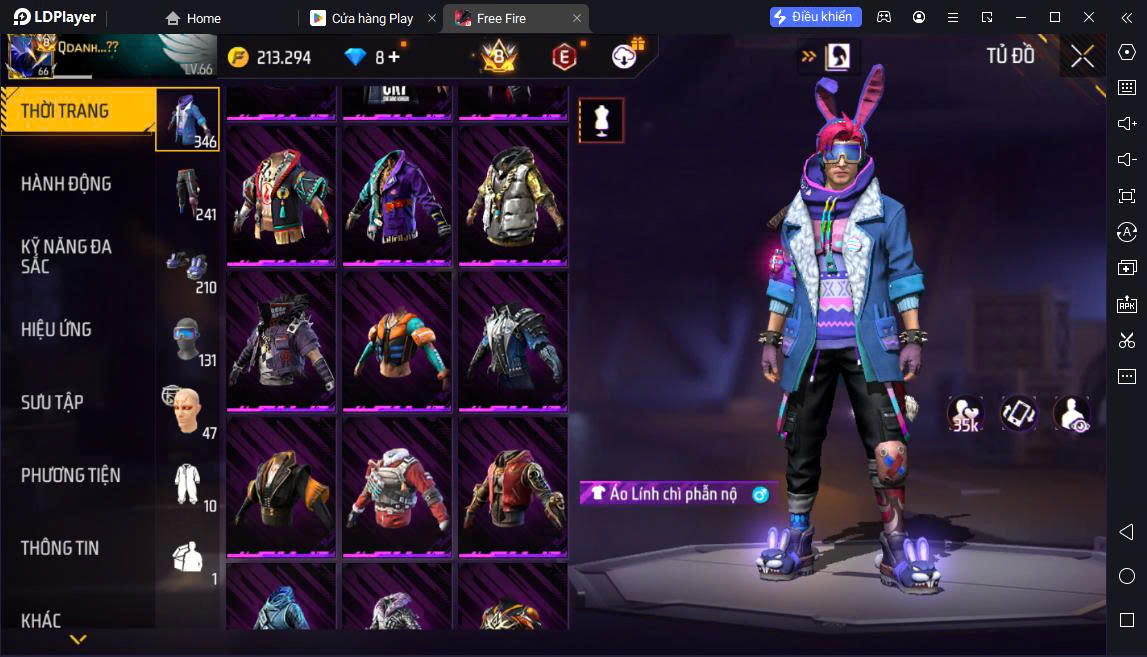This screenshot has width=1147, height=657.
Task: Select the KỸ NĂNG ĐA SẮC category
Action: (66, 256)
